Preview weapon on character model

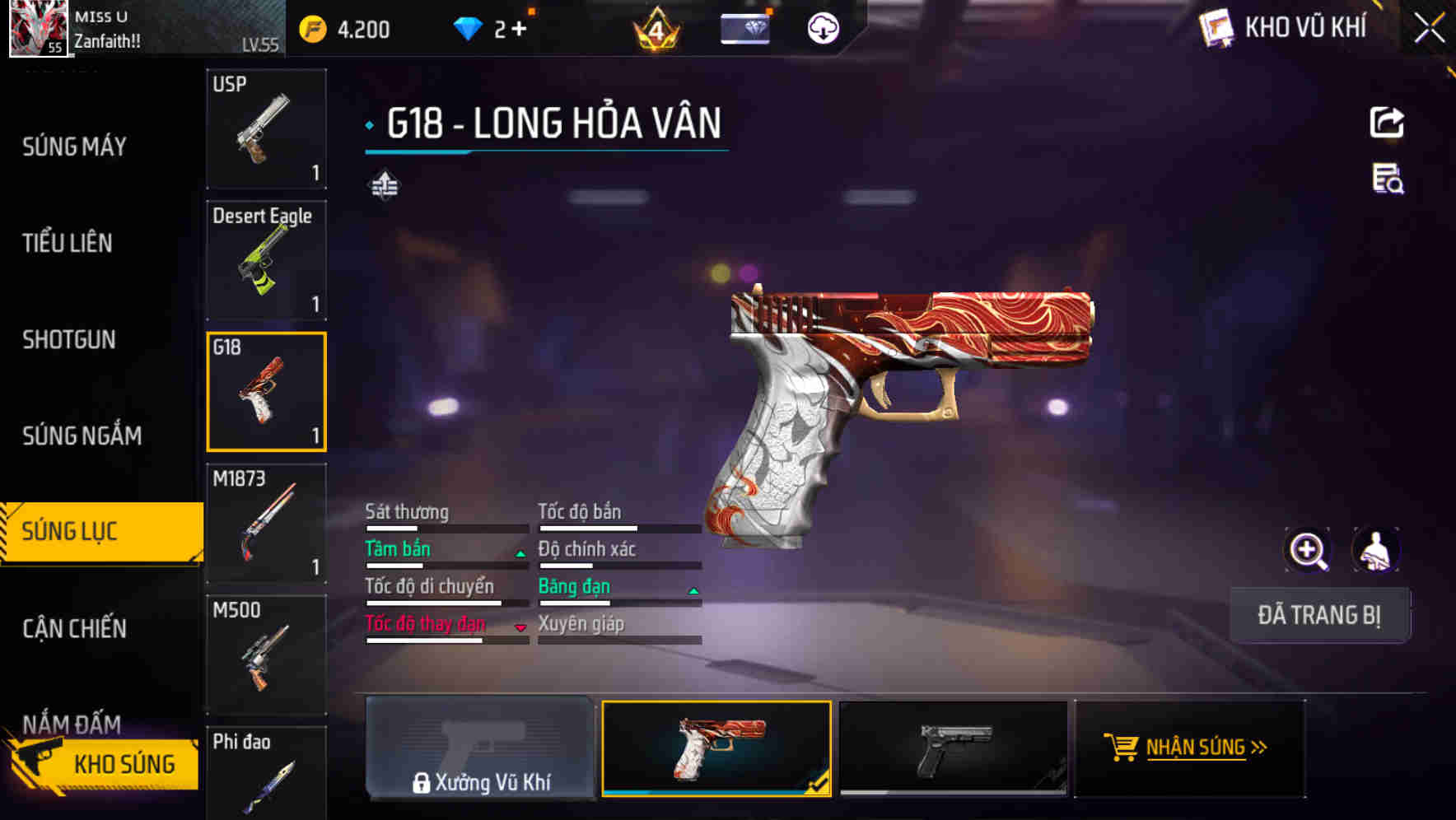pyautogui.click(x=1375, y=550)
